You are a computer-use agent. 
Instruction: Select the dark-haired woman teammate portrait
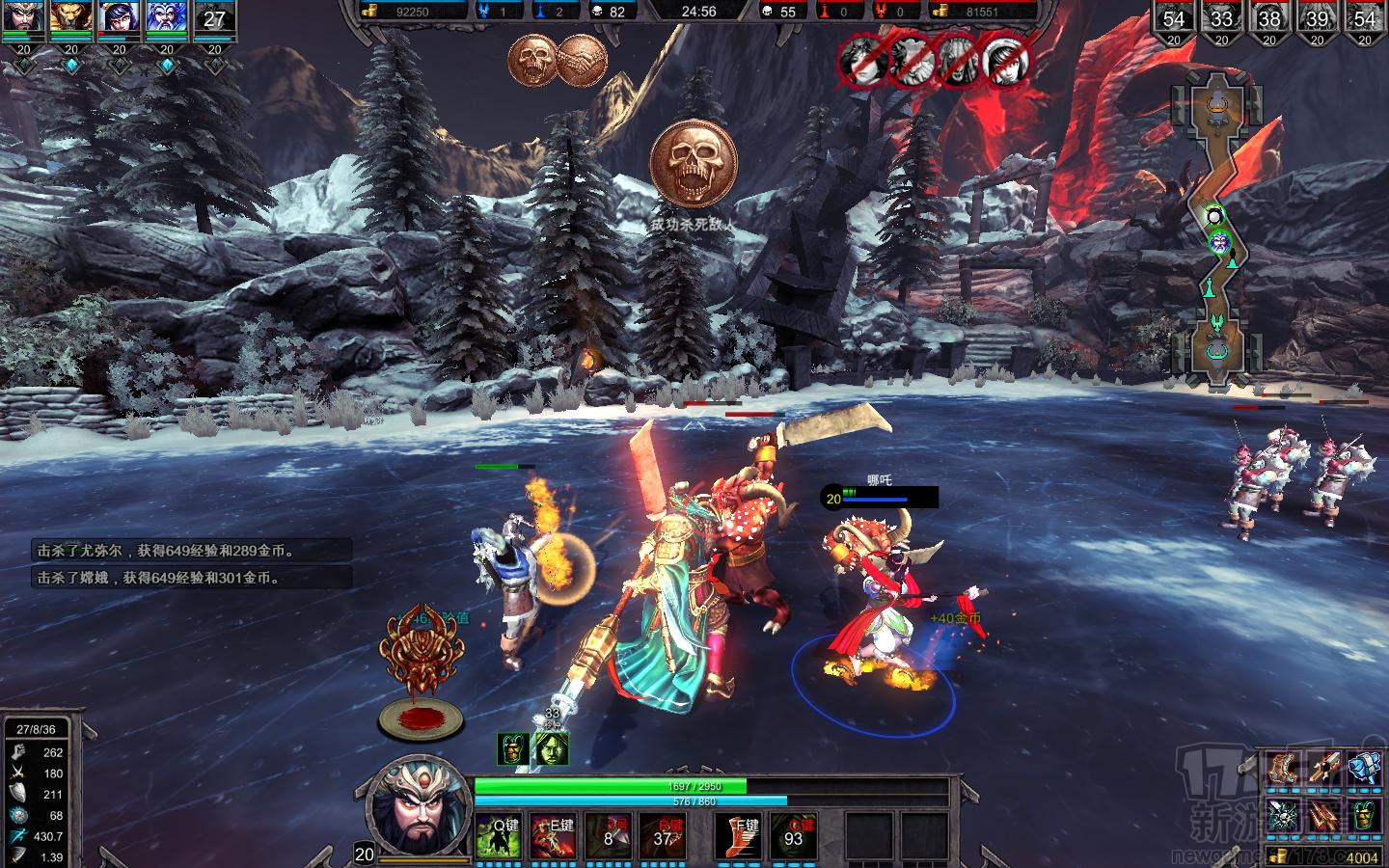pos(120,17)
